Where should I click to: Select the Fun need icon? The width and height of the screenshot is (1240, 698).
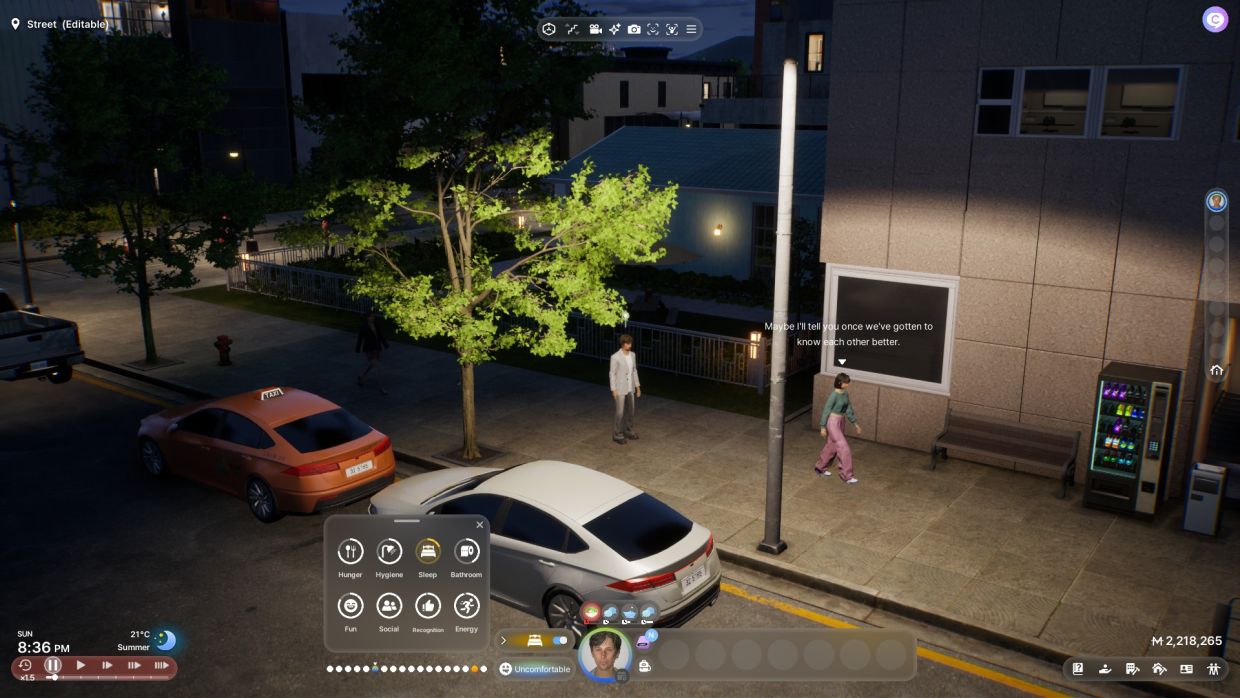coord(350,605)
